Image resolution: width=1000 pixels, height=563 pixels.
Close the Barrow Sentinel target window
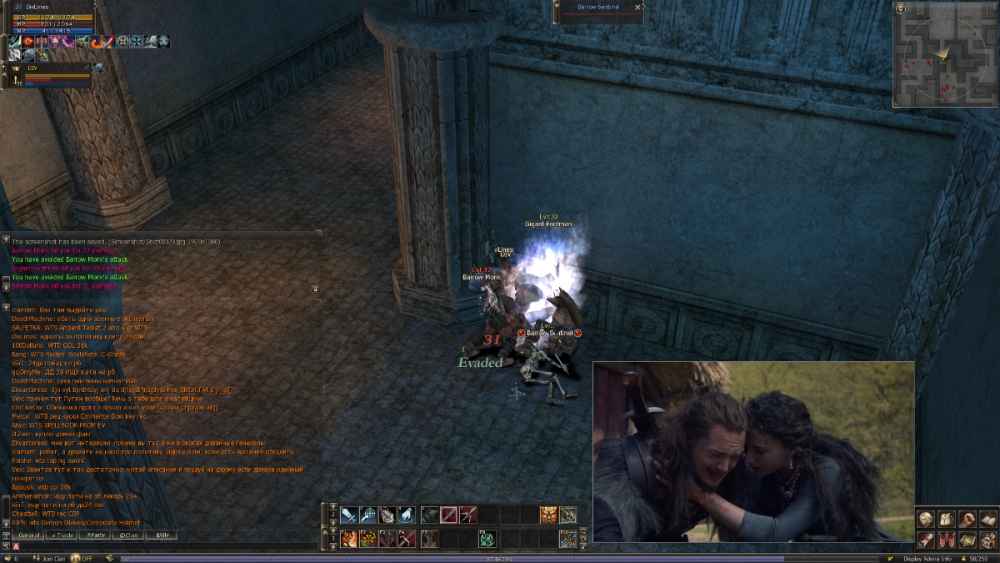[637, 7]
